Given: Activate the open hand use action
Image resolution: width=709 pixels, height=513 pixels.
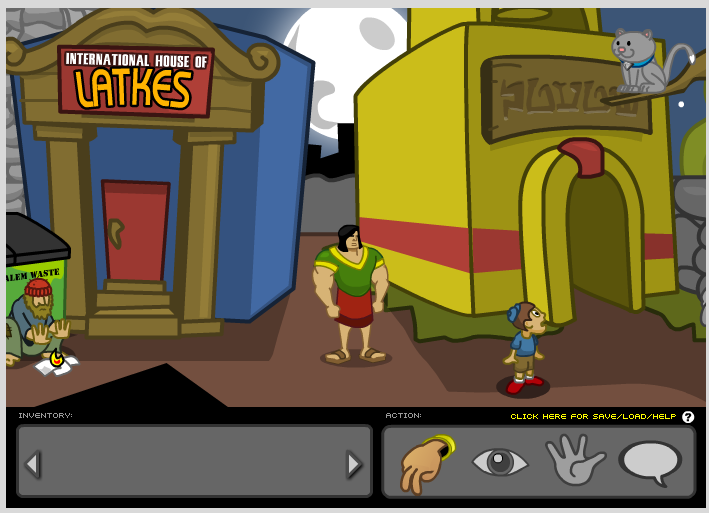Looking at the screenshot, I should [x=574, y=462].
